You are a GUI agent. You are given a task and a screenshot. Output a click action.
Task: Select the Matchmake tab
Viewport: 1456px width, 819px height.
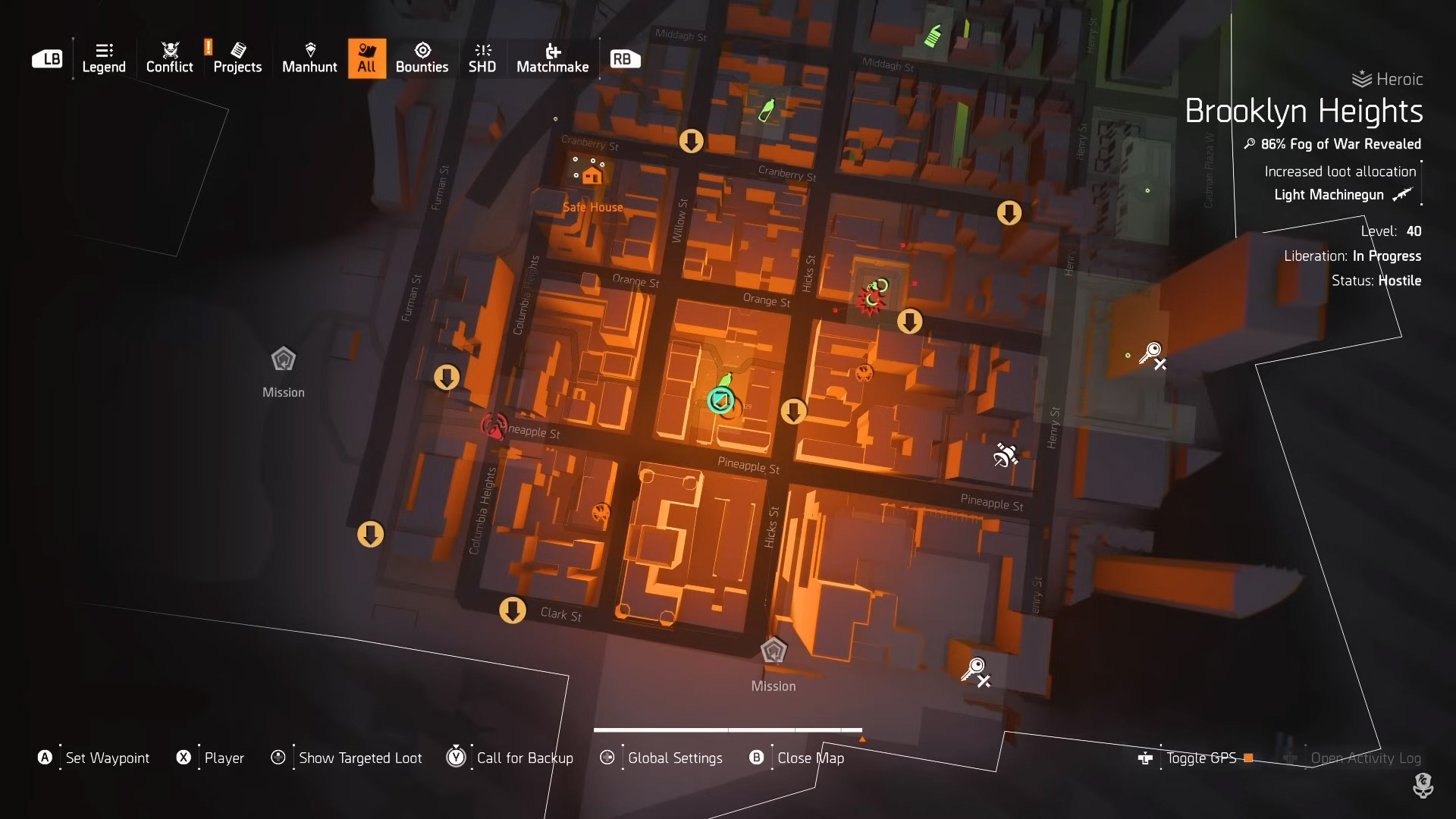pos(552,58)
